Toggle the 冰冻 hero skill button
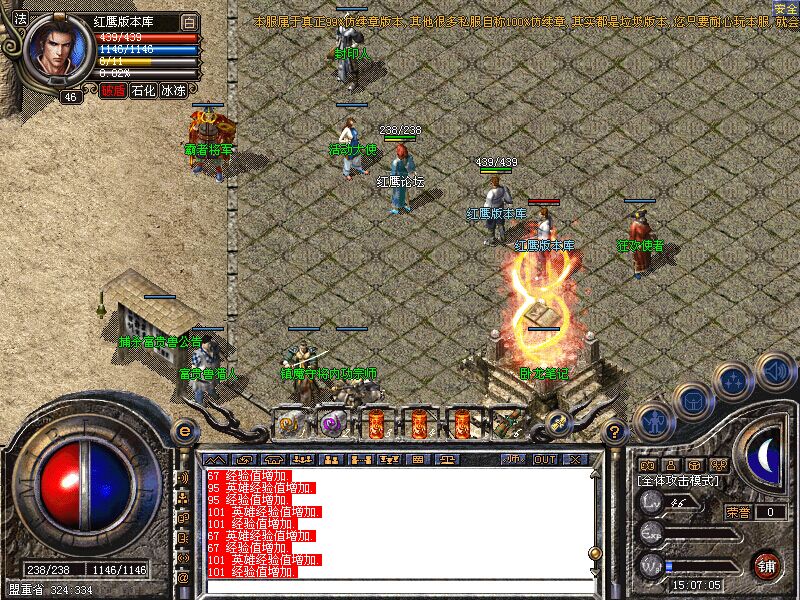Viewport: 800px width, 600px height. coord(174,90)
